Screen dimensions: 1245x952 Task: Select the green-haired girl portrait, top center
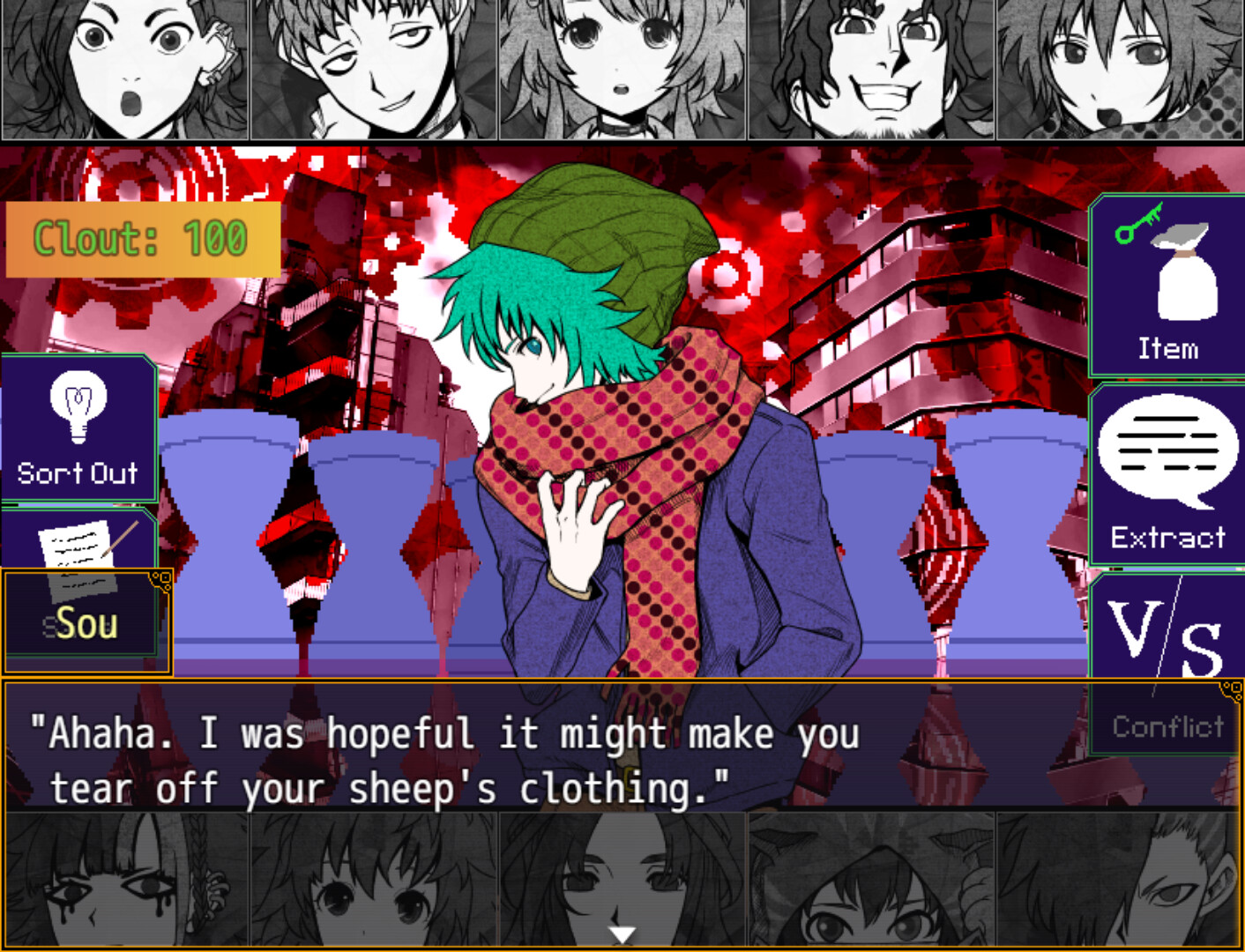coord(622,69)
